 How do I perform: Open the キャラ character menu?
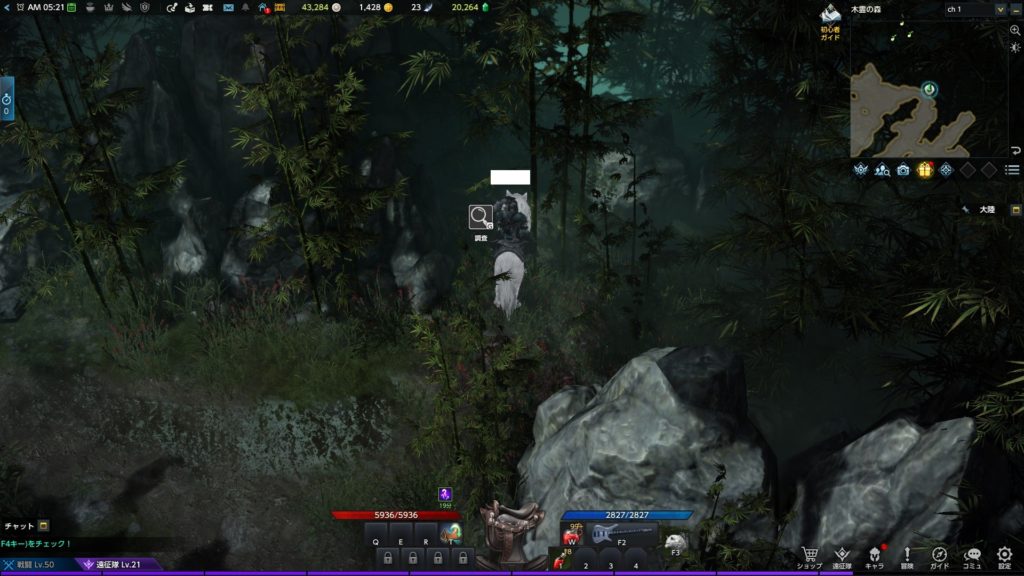874,555
